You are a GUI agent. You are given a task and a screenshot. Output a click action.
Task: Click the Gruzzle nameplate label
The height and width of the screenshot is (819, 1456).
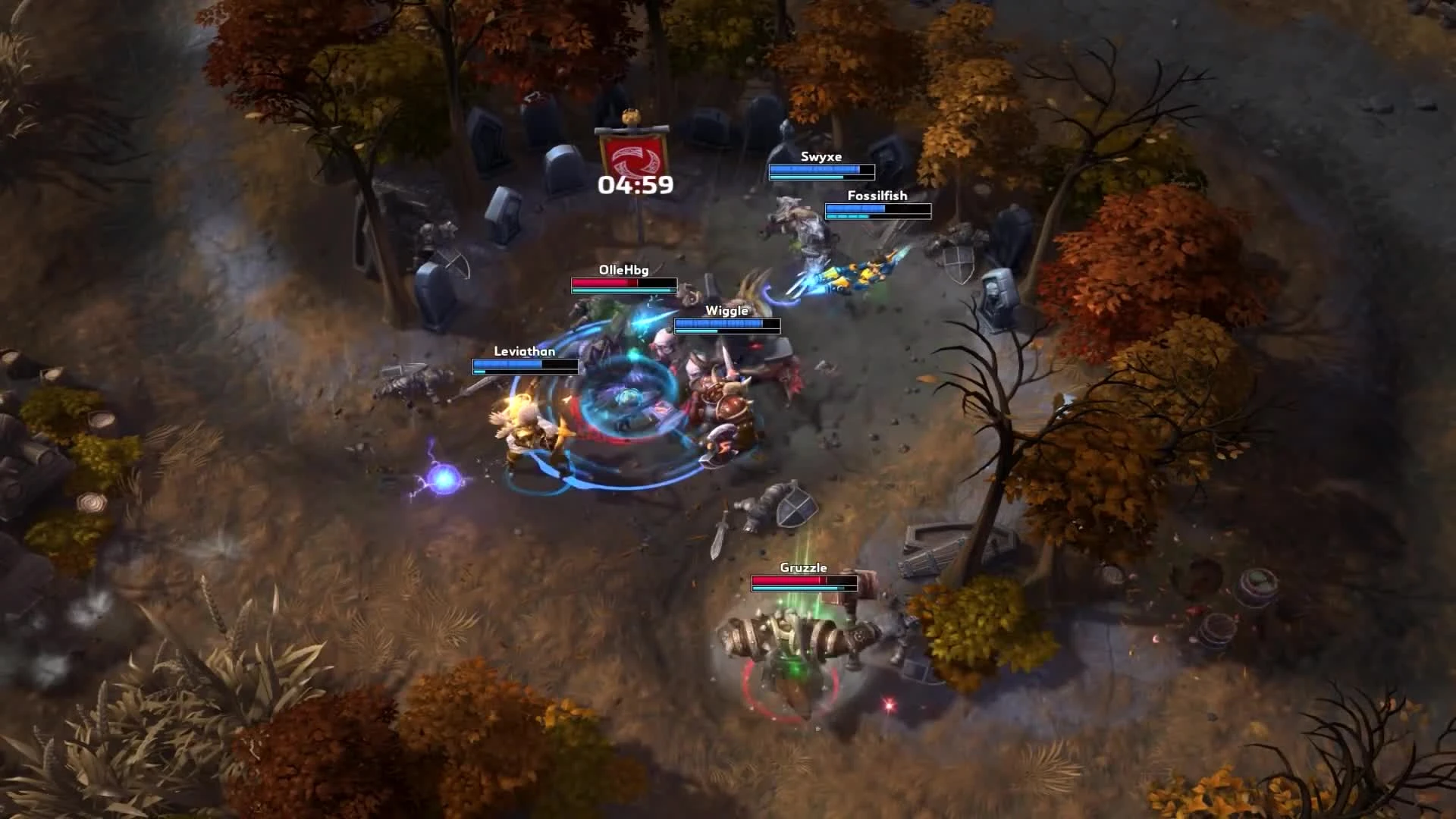(x=803, y=566)
